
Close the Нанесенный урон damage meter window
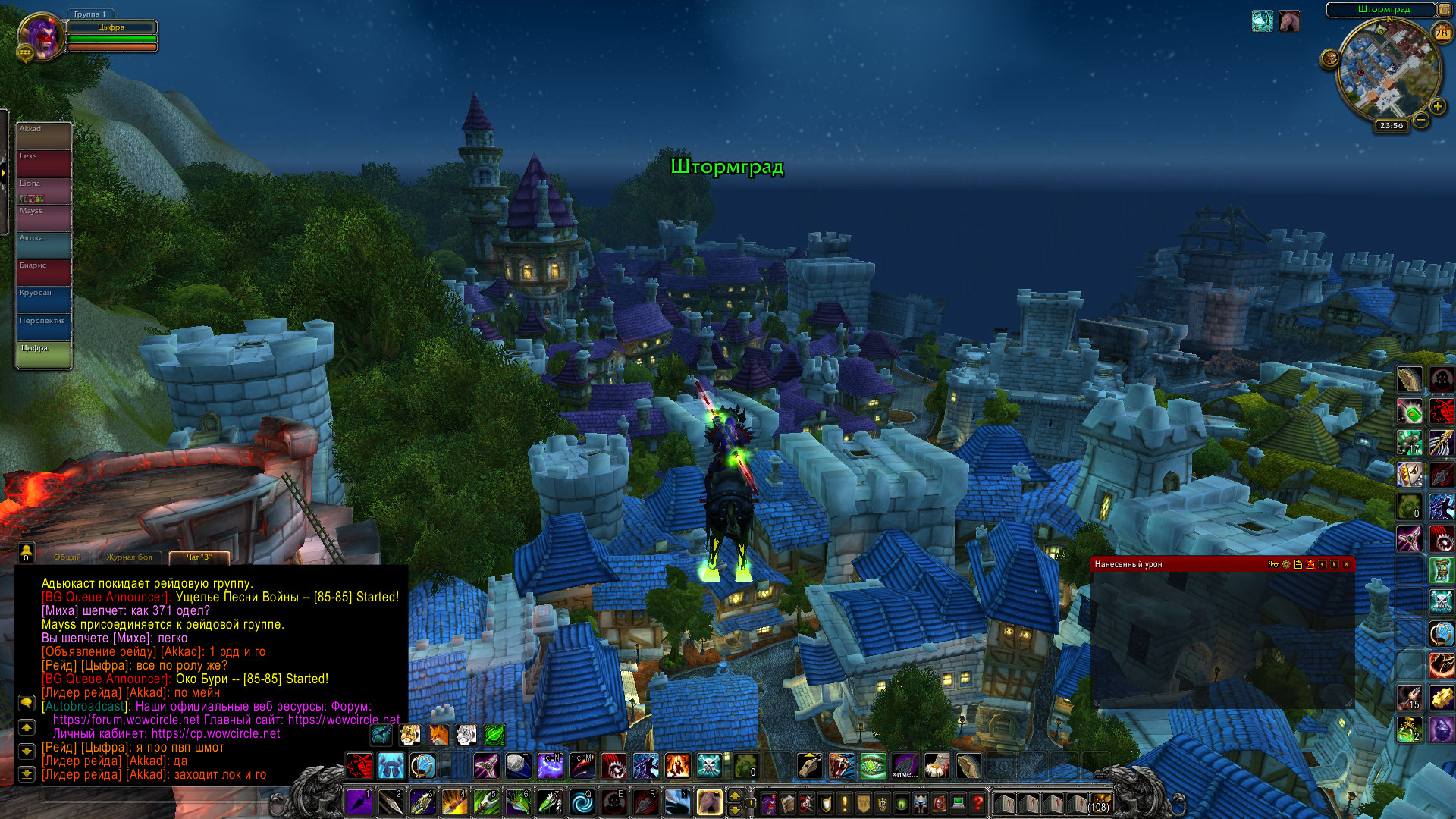(1347, 564)
